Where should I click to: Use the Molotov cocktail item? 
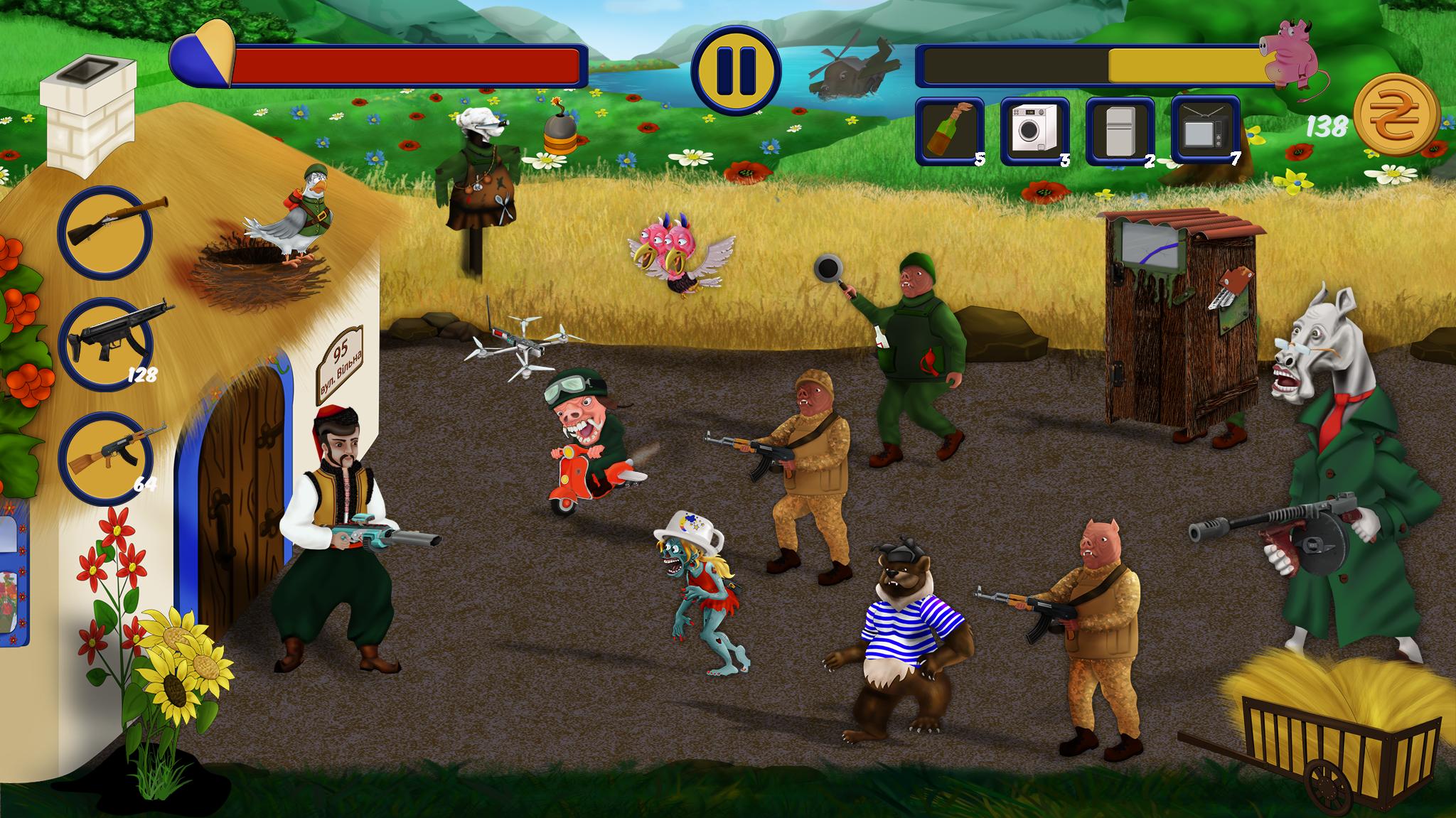pos(950,129)
